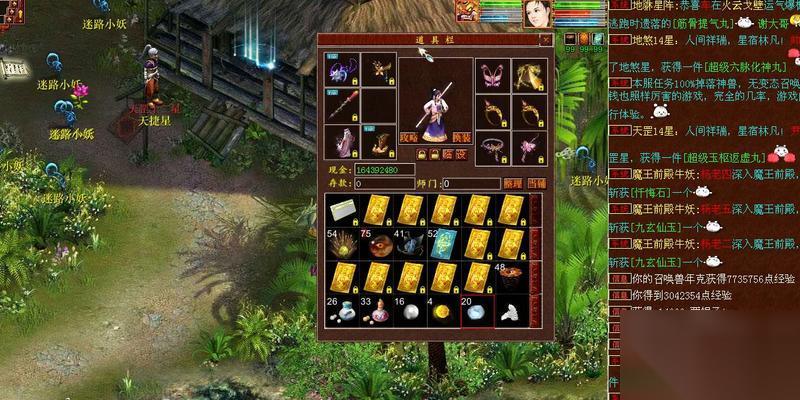Select the golden feather fan stacked 54
The image size is (800, 400).
point(342,244)
